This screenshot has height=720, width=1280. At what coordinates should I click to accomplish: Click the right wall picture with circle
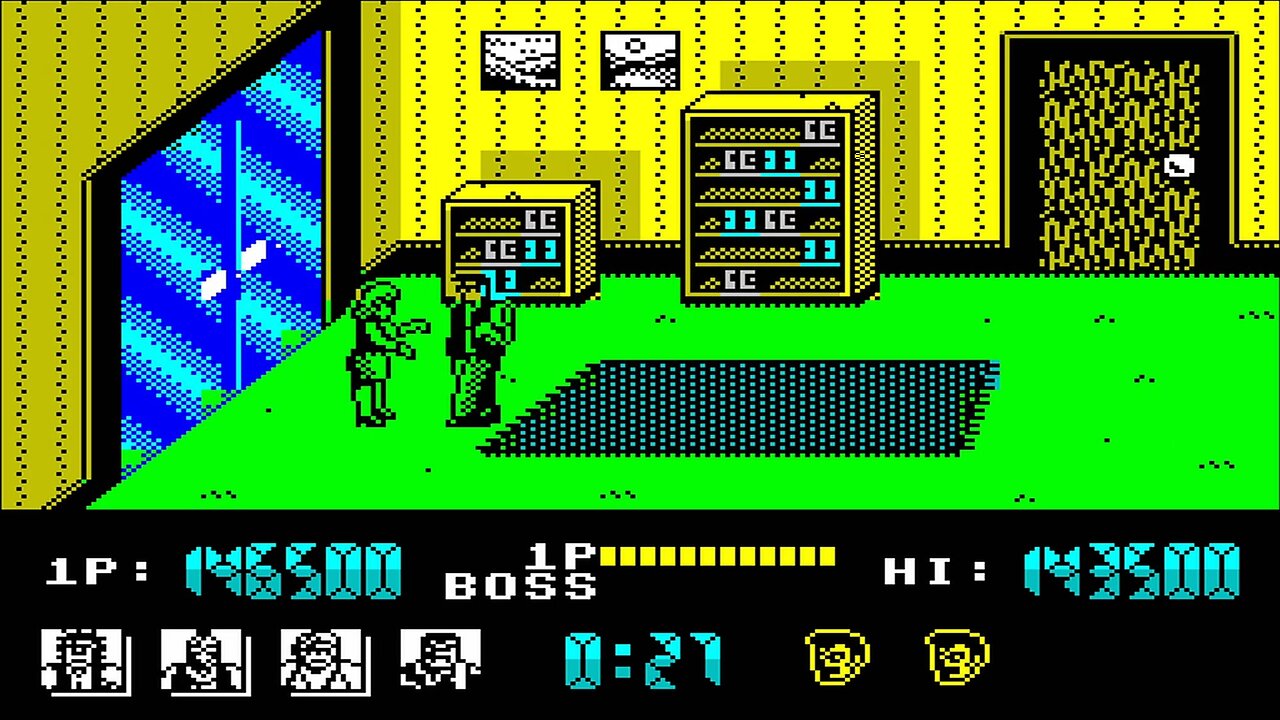(x=640, y=60)
